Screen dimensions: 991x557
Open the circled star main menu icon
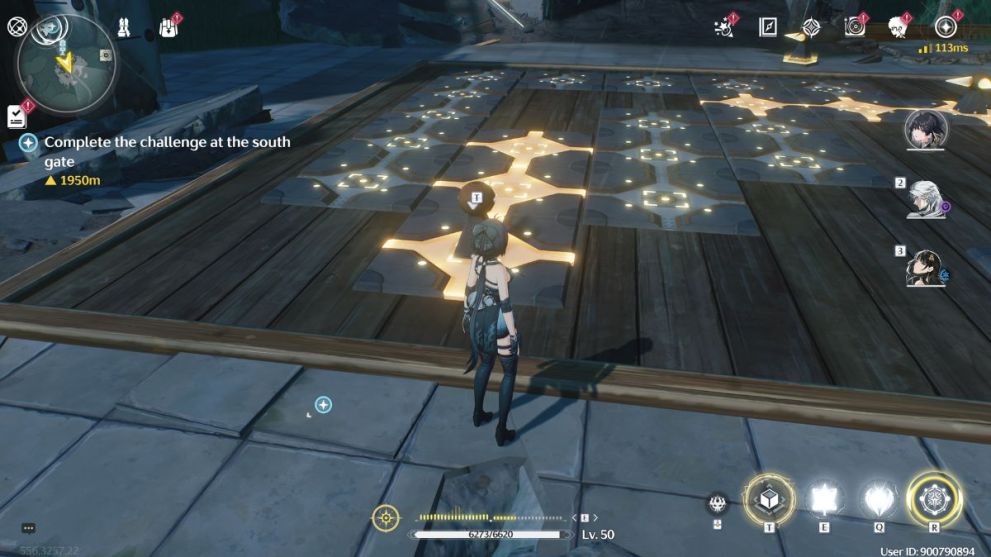945,27
